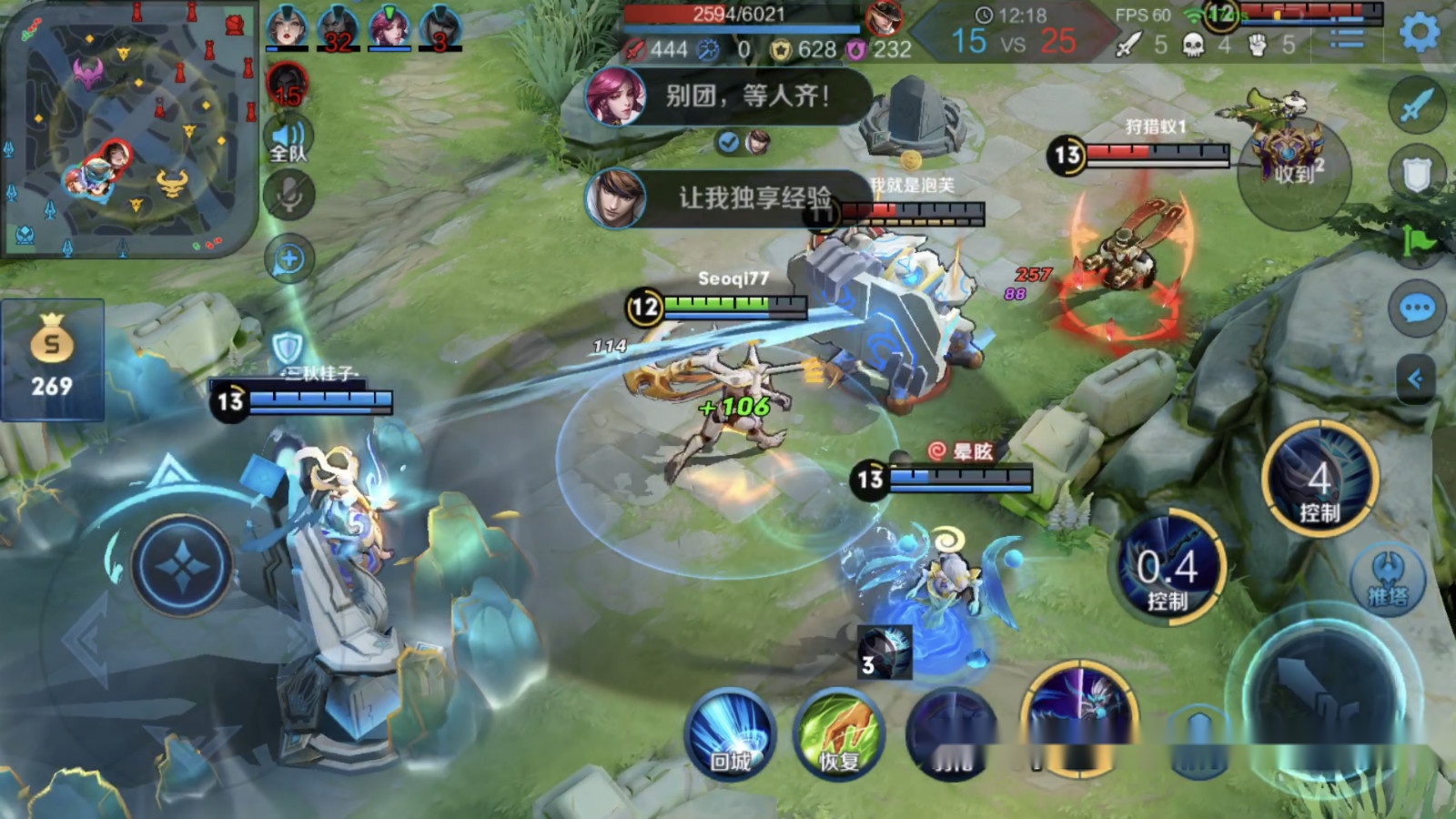Cast the 控制 skill showing 0.4 cooldown
This screenshot has width=1456, height=819.
[x=1169, y=569]
